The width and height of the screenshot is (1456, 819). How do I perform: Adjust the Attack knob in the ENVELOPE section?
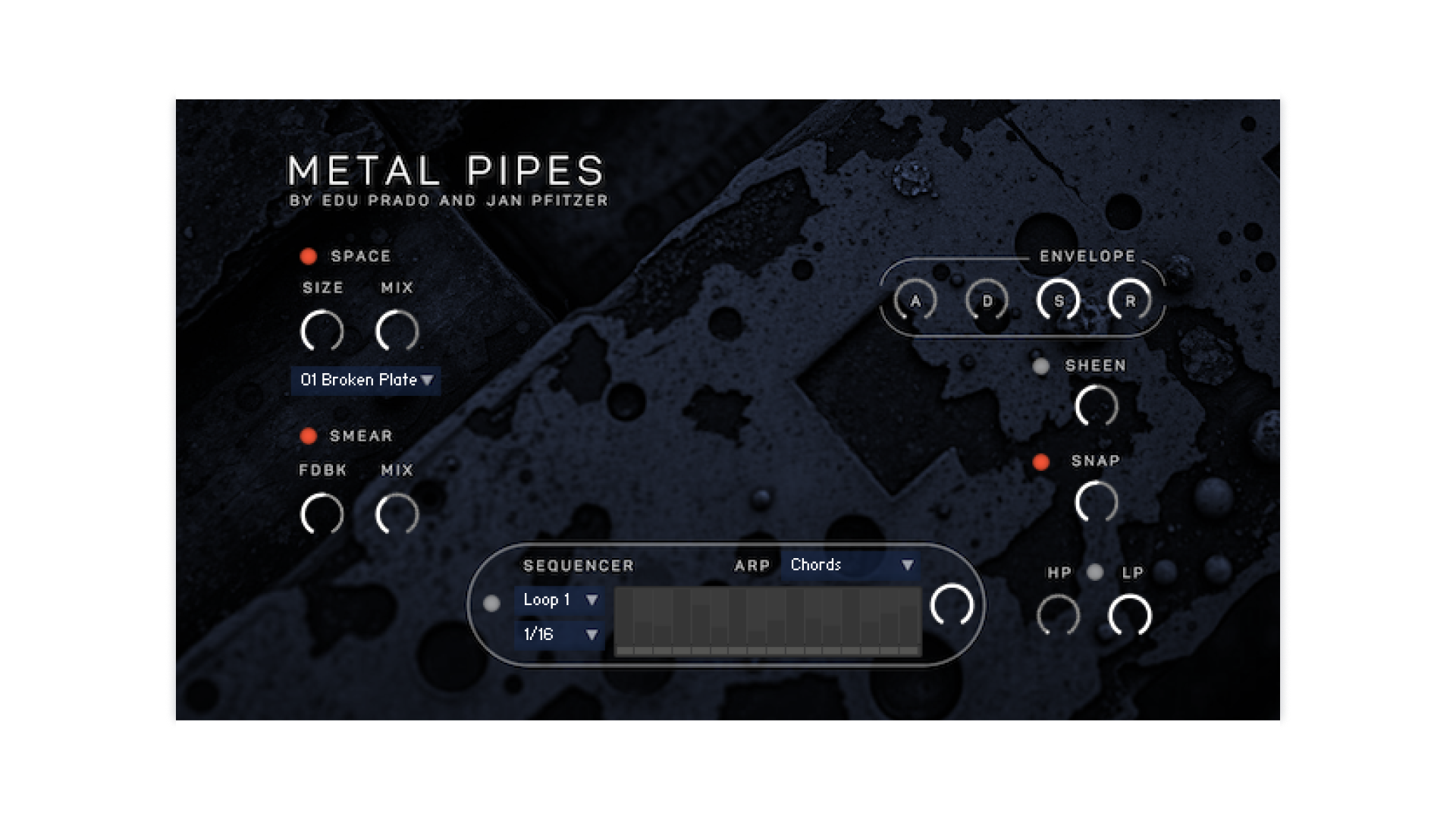(915, 301)
